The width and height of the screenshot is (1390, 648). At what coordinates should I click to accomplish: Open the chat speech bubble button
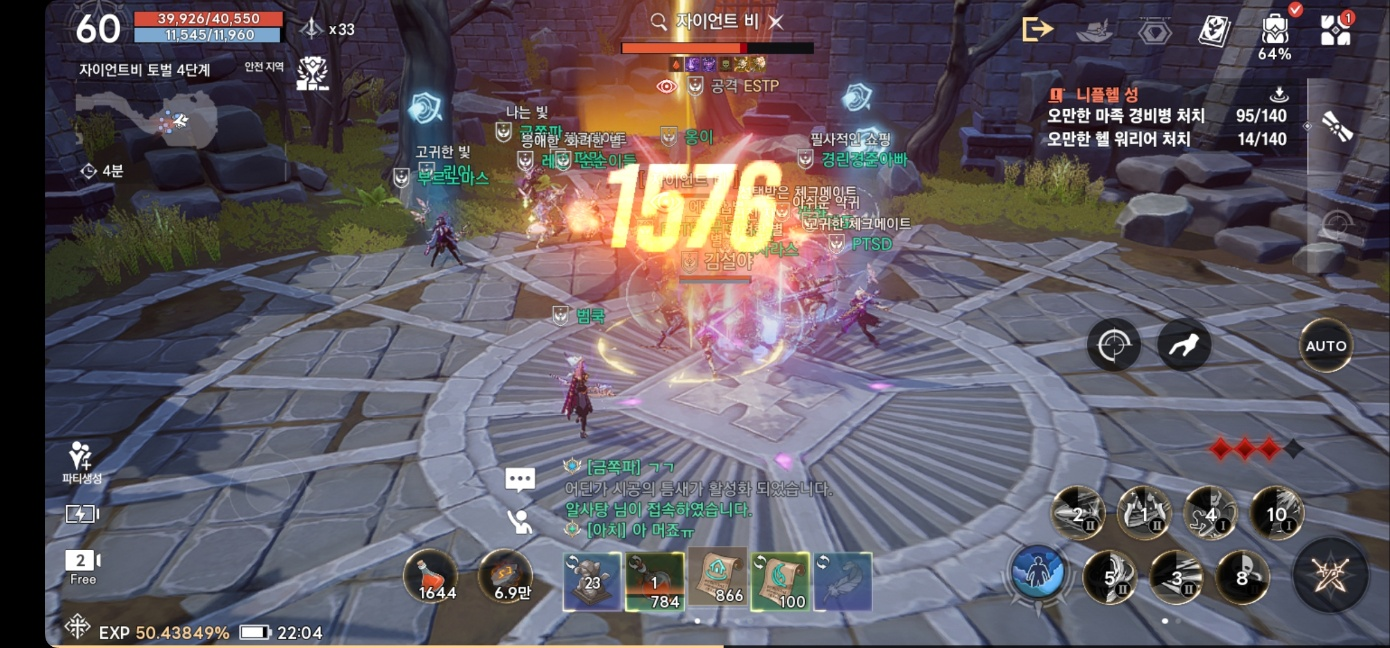[x=520, y=479]
